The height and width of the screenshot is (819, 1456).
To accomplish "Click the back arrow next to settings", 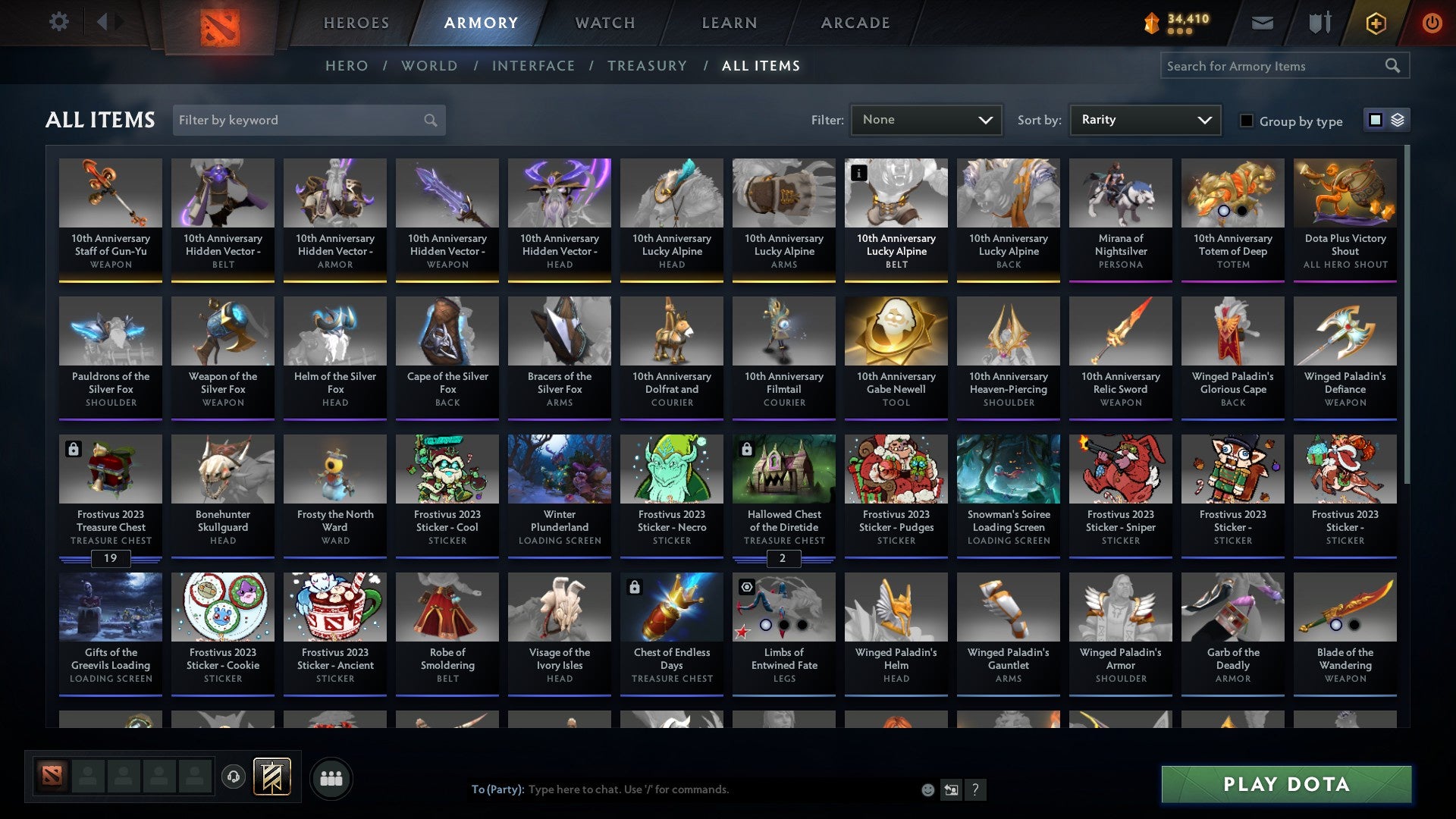I will (104, 22).
